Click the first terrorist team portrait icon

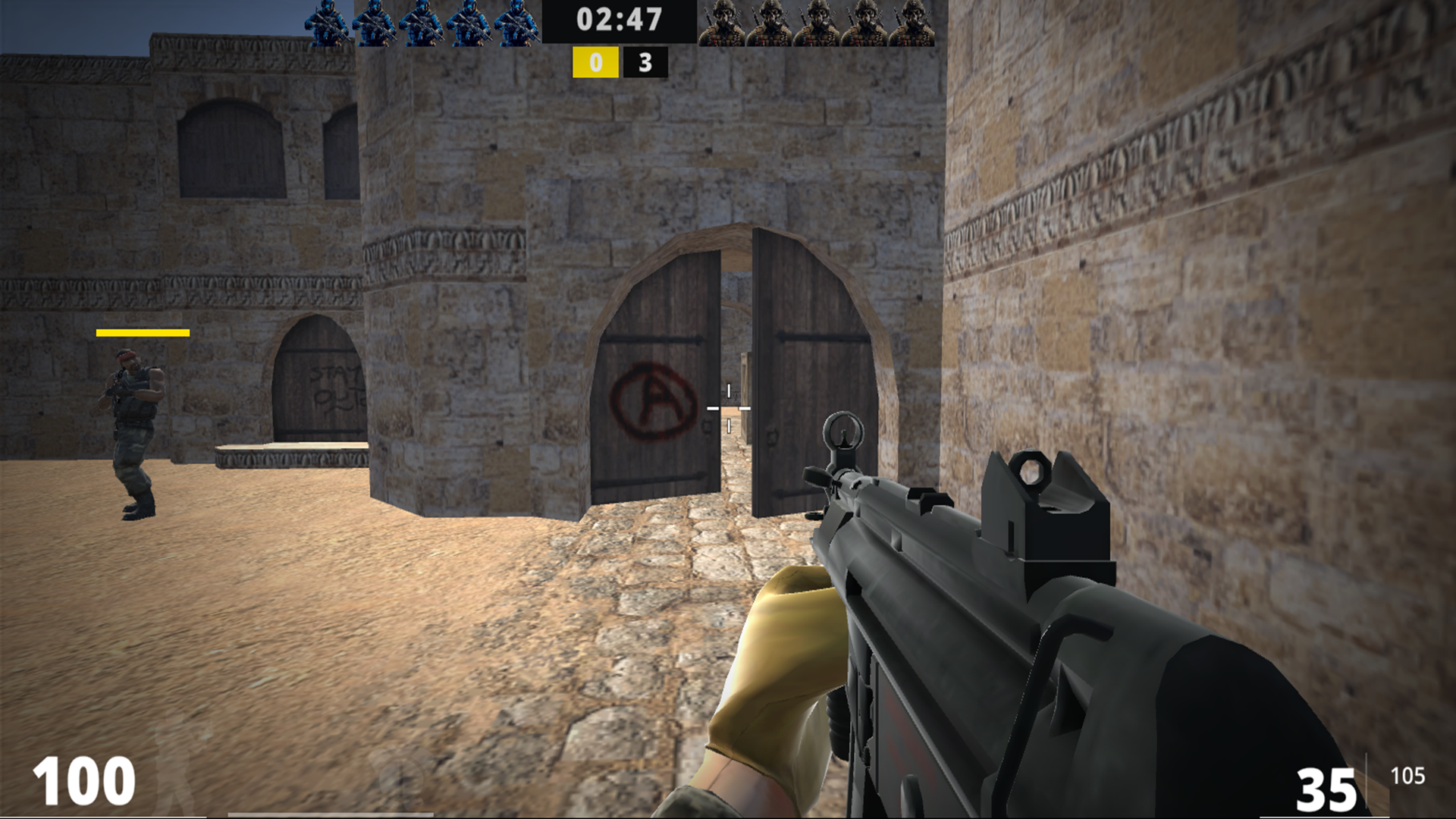pos(720,23)
